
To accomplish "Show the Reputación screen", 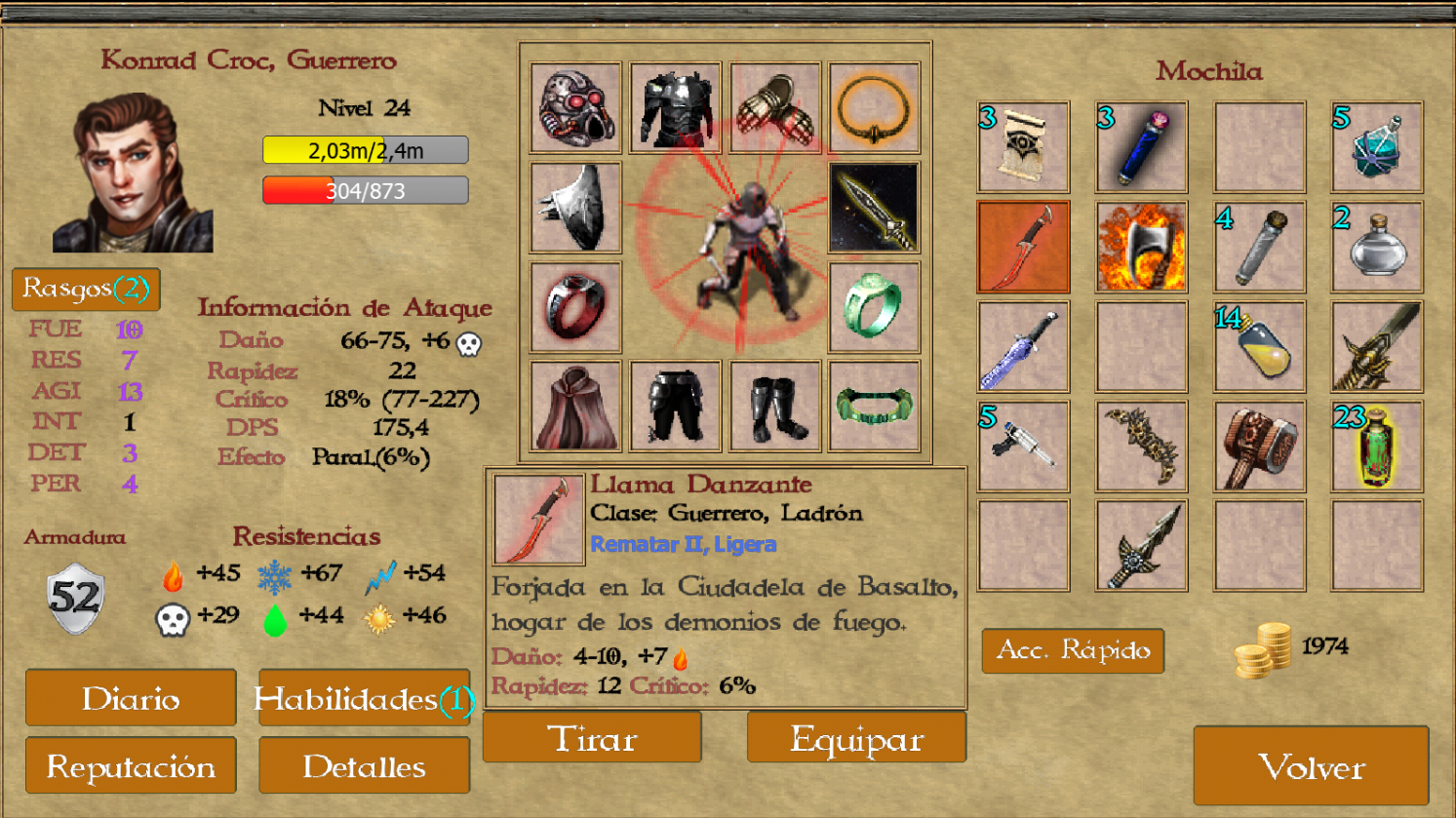I will tap(131, 766).
